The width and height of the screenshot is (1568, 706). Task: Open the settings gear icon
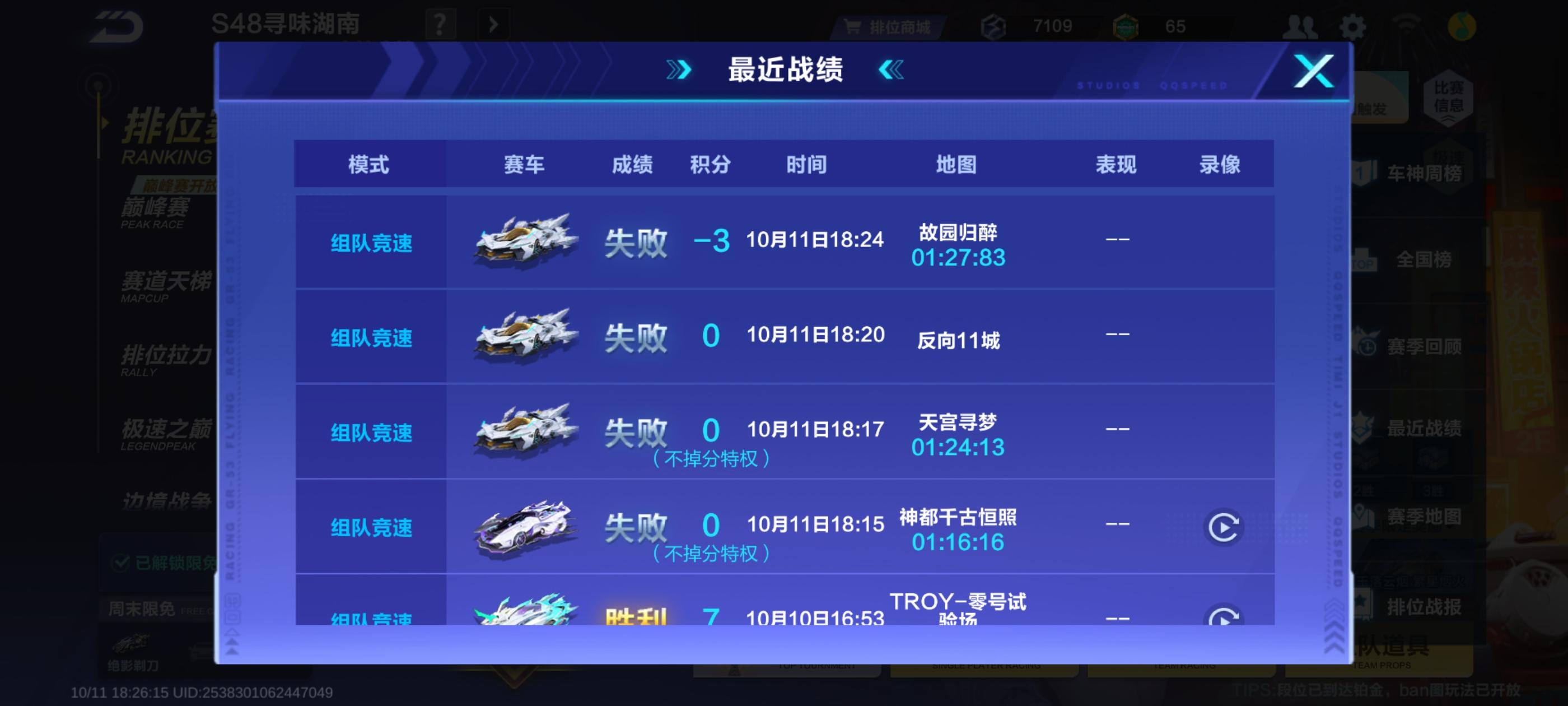click(x=1352, y=26)
